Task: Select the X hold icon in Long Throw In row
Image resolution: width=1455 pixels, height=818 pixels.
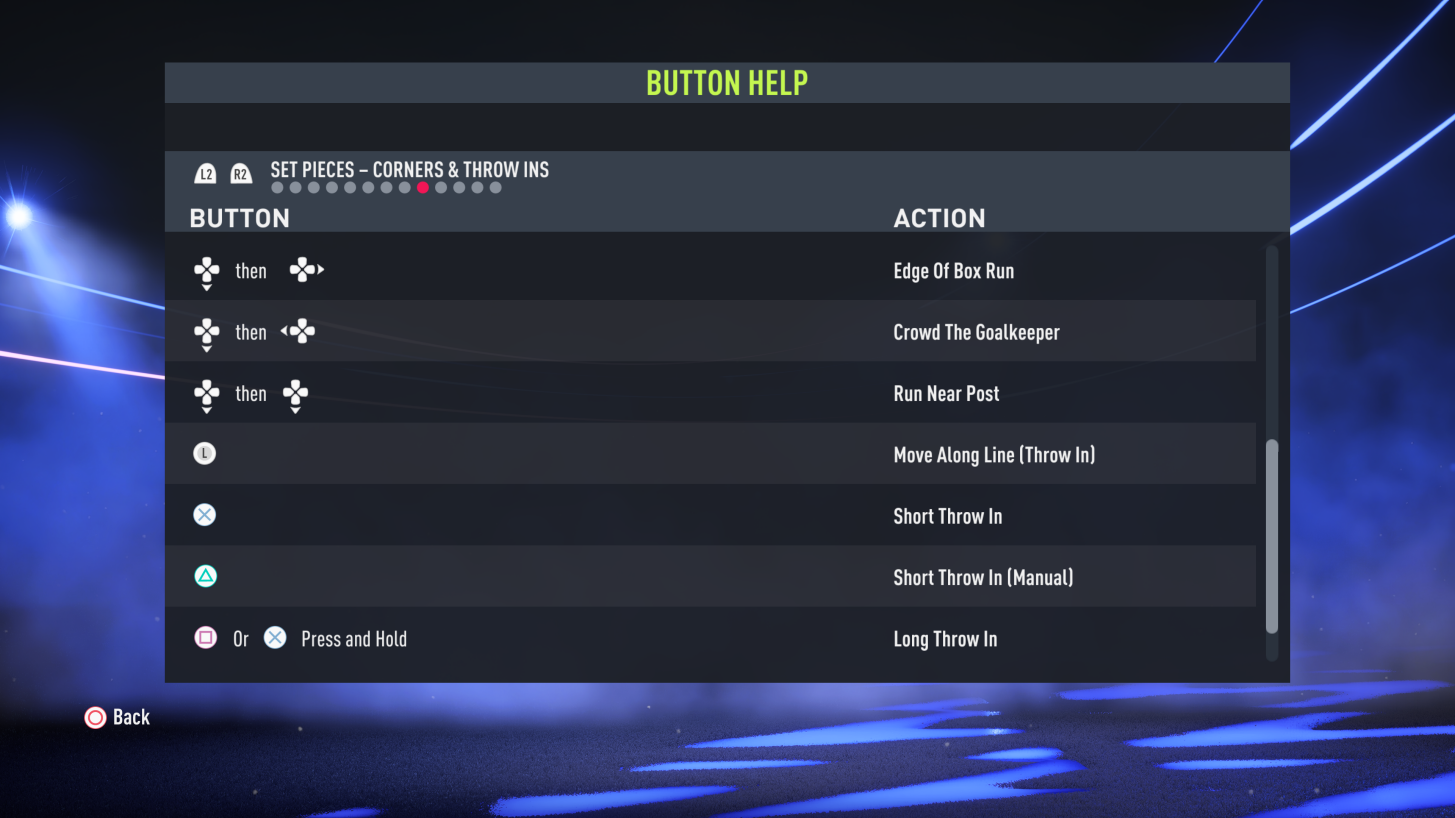Action: (x=275, y=638)
